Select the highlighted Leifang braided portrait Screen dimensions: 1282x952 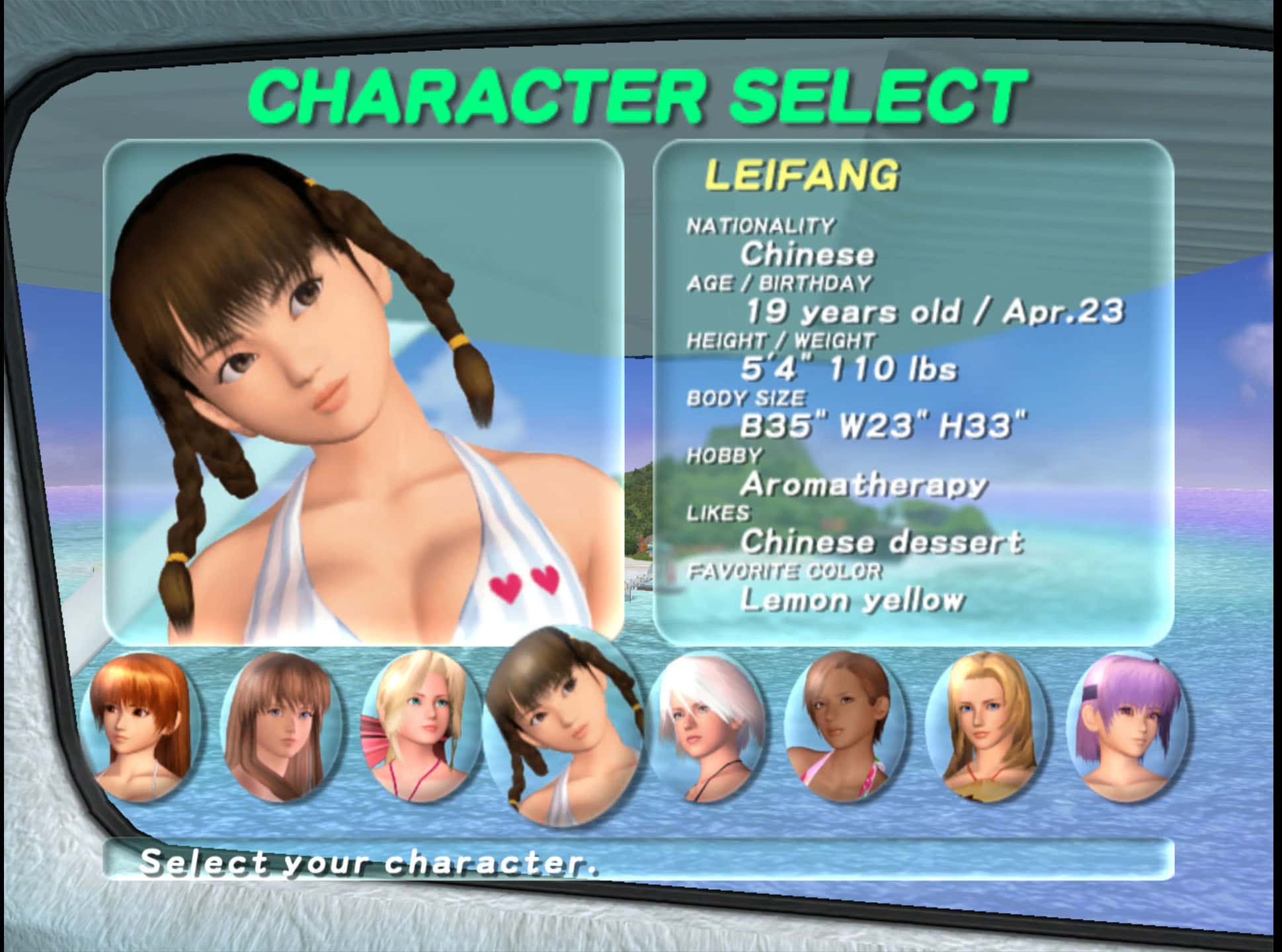(562, 725)
